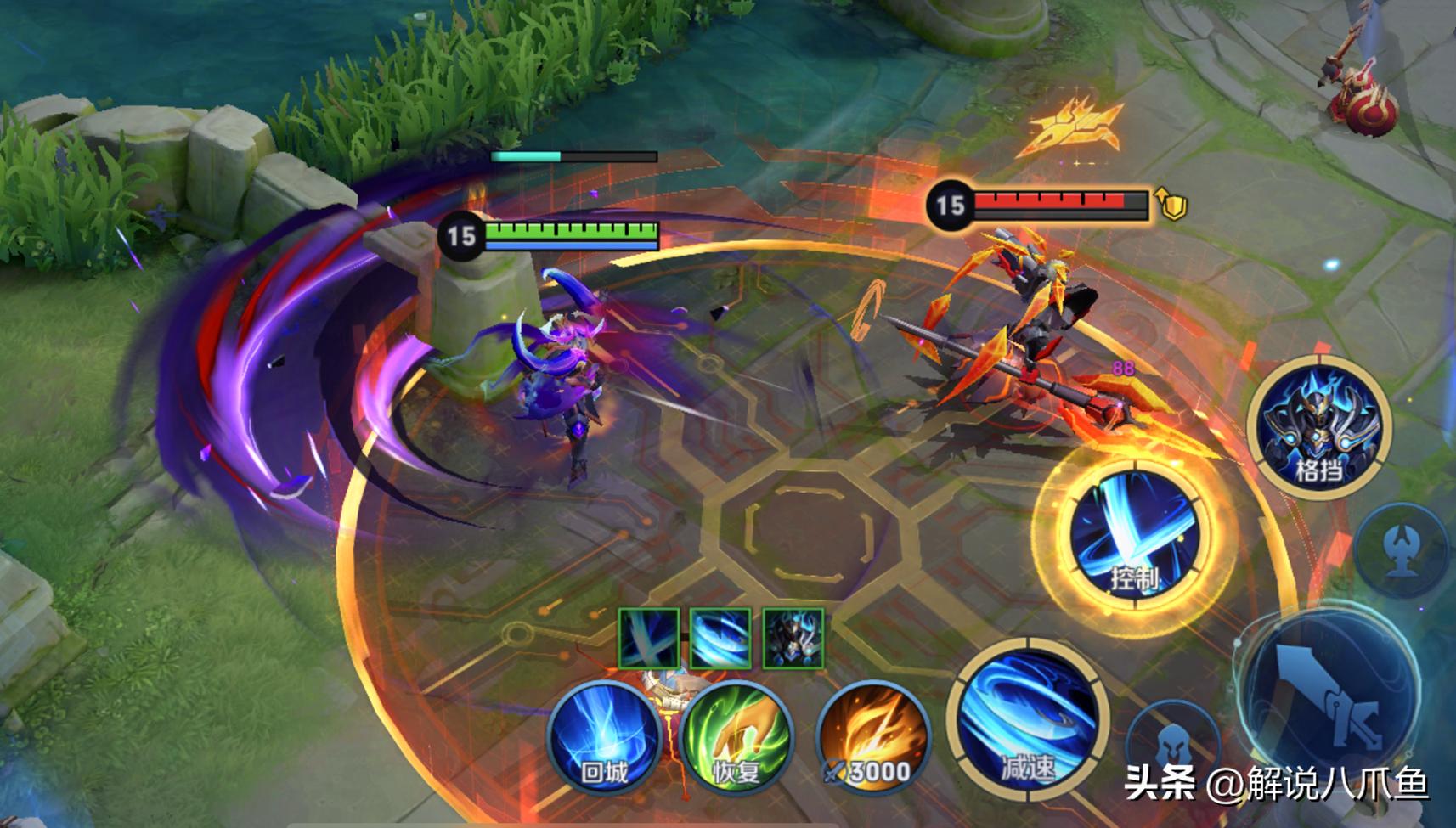Viewport: 1456px width, 828px height.
Task: Trigger the glowing 控制 control skill
Action: click(1134, 533)
